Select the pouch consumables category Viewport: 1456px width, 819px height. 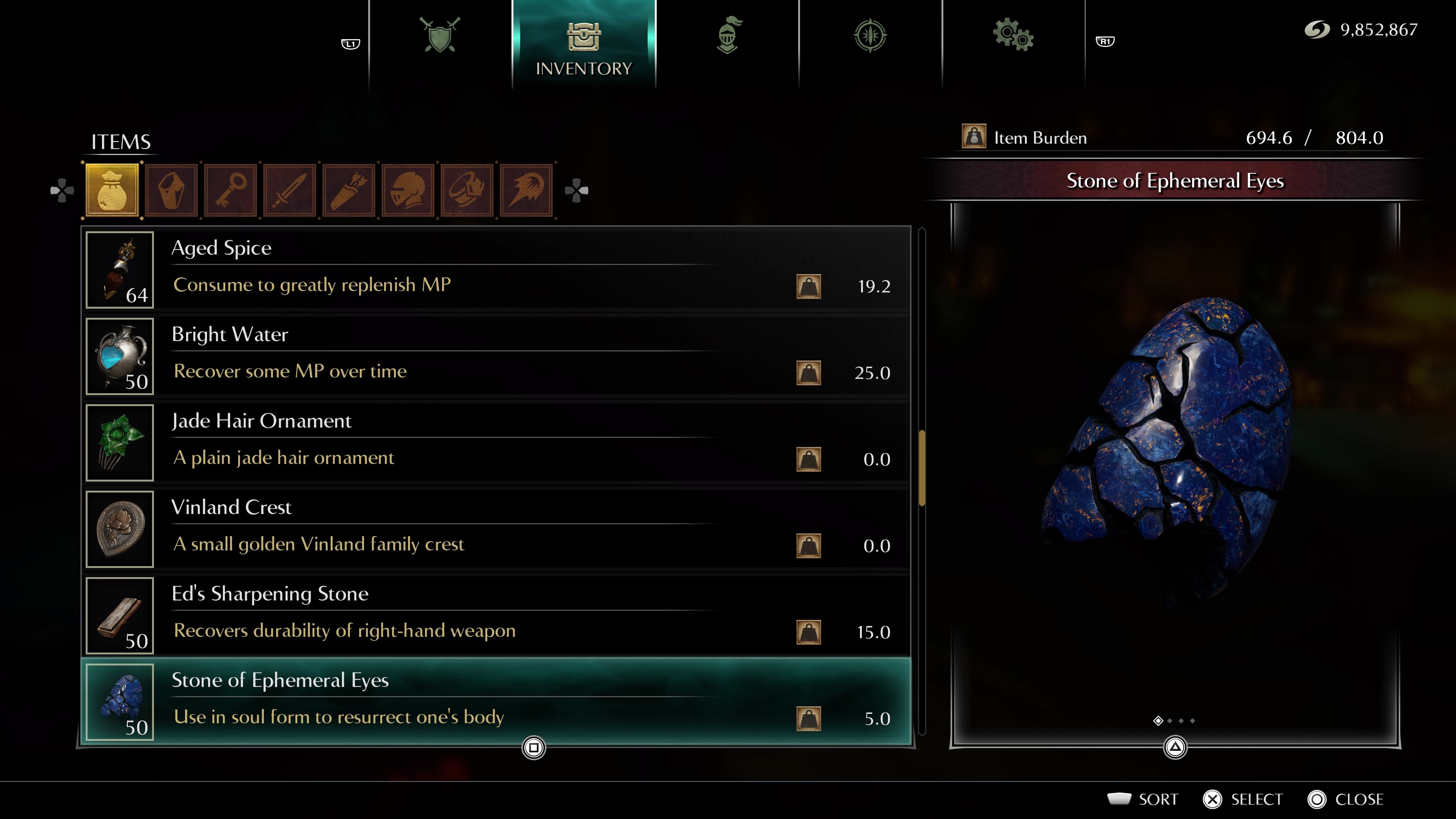(x=112, y=190)
